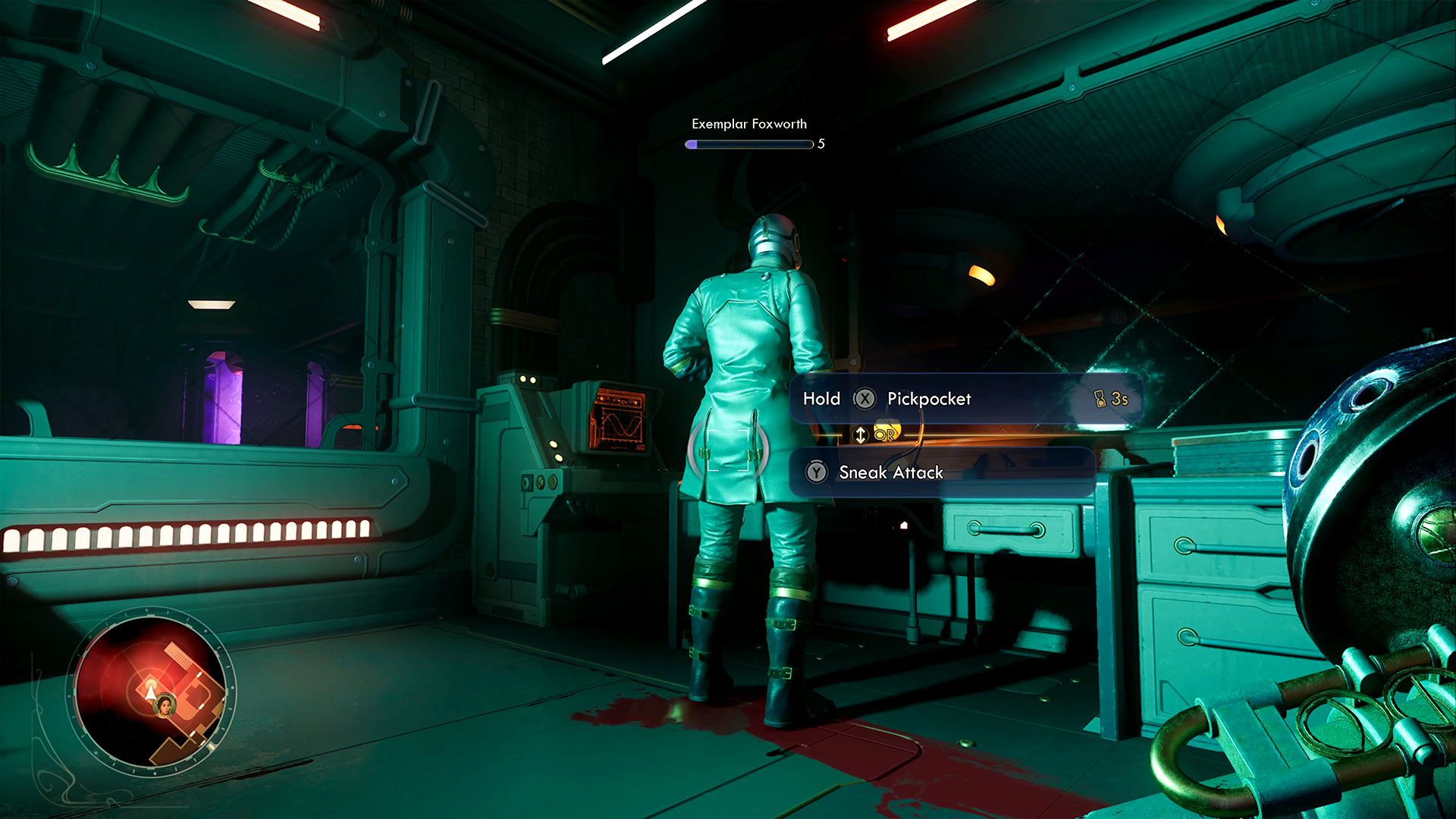Open the circular minimap
The width and height of the screenshot is (1456, 819).
pos(151,690)
